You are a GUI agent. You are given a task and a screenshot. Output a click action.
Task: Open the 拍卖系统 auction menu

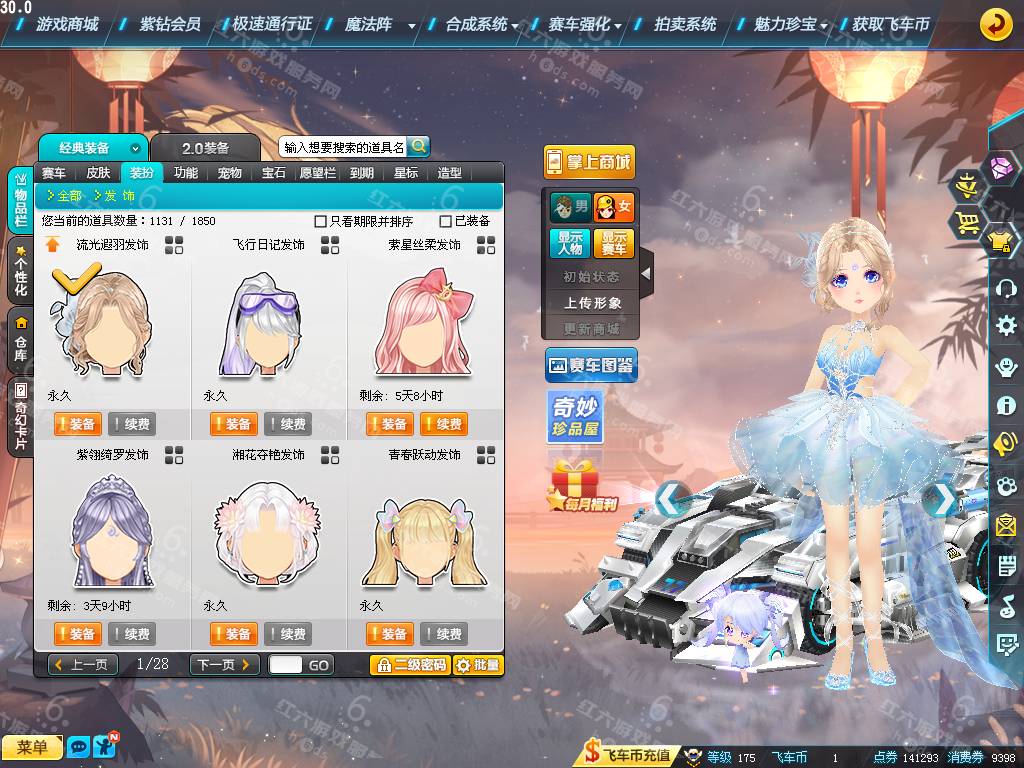pyautogui.click(x=685, y=24)
